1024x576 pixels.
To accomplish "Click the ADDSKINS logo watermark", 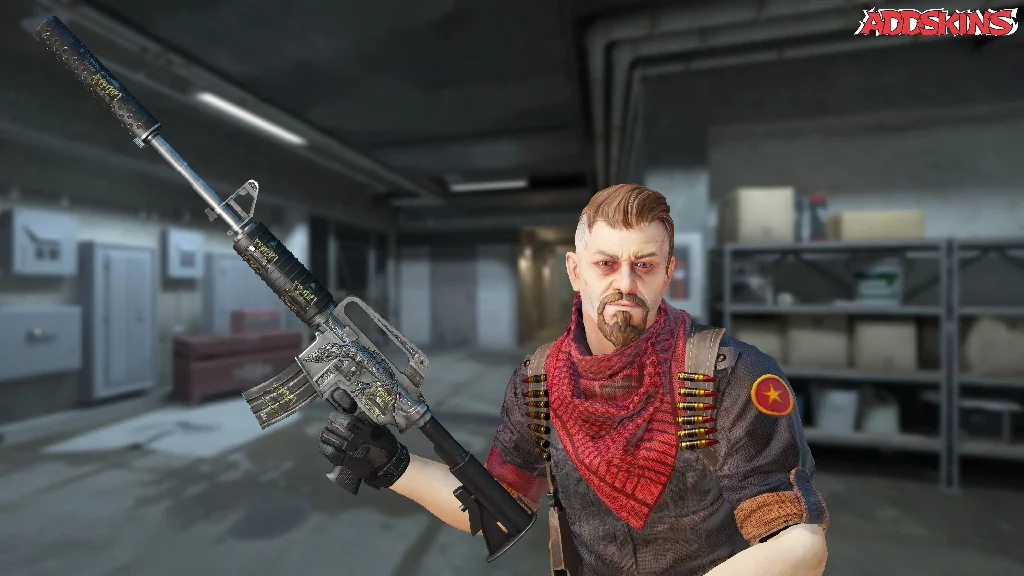I will 935,22.
